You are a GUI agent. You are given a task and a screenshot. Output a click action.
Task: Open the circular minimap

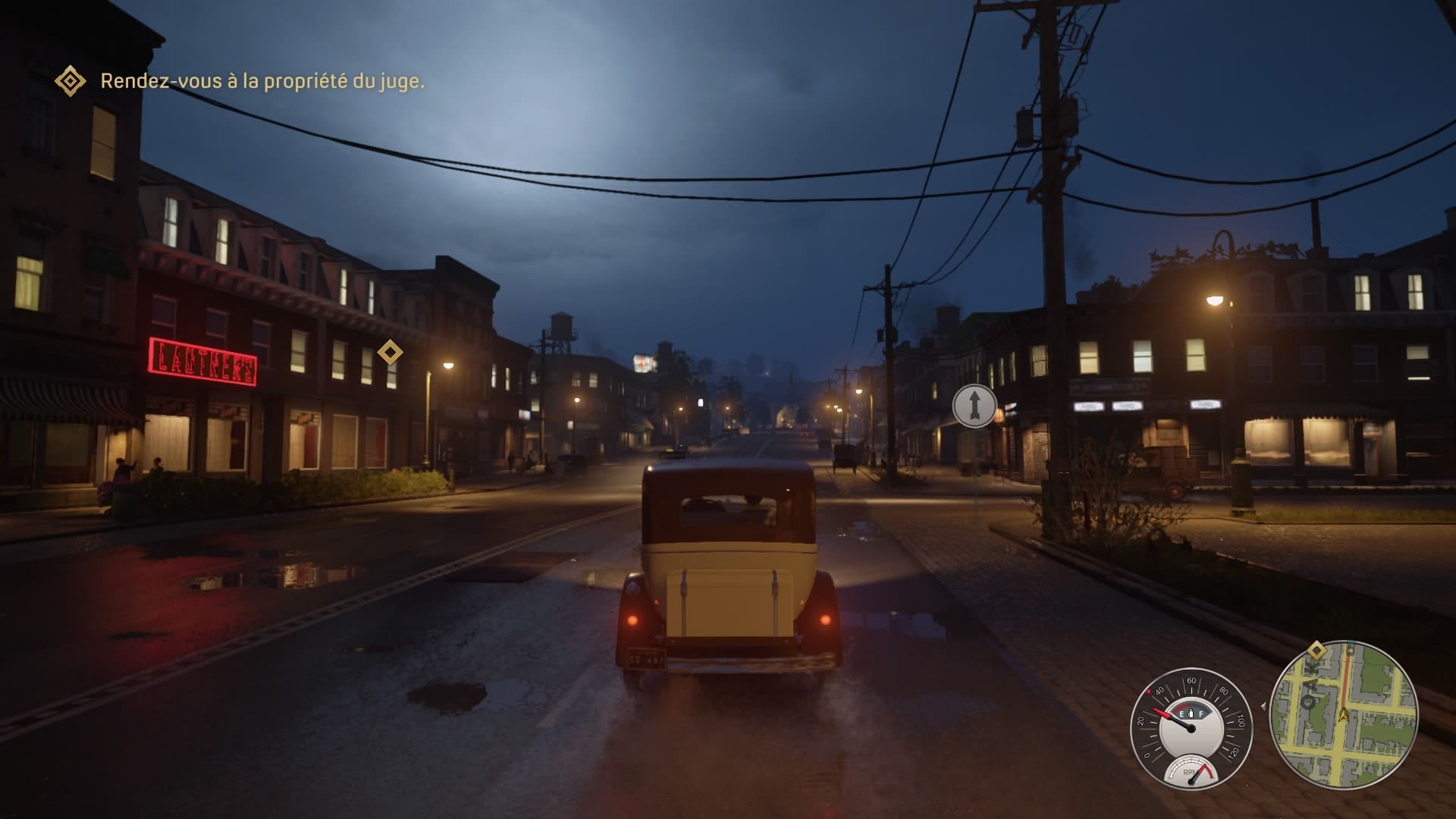tap(1343, 714)
